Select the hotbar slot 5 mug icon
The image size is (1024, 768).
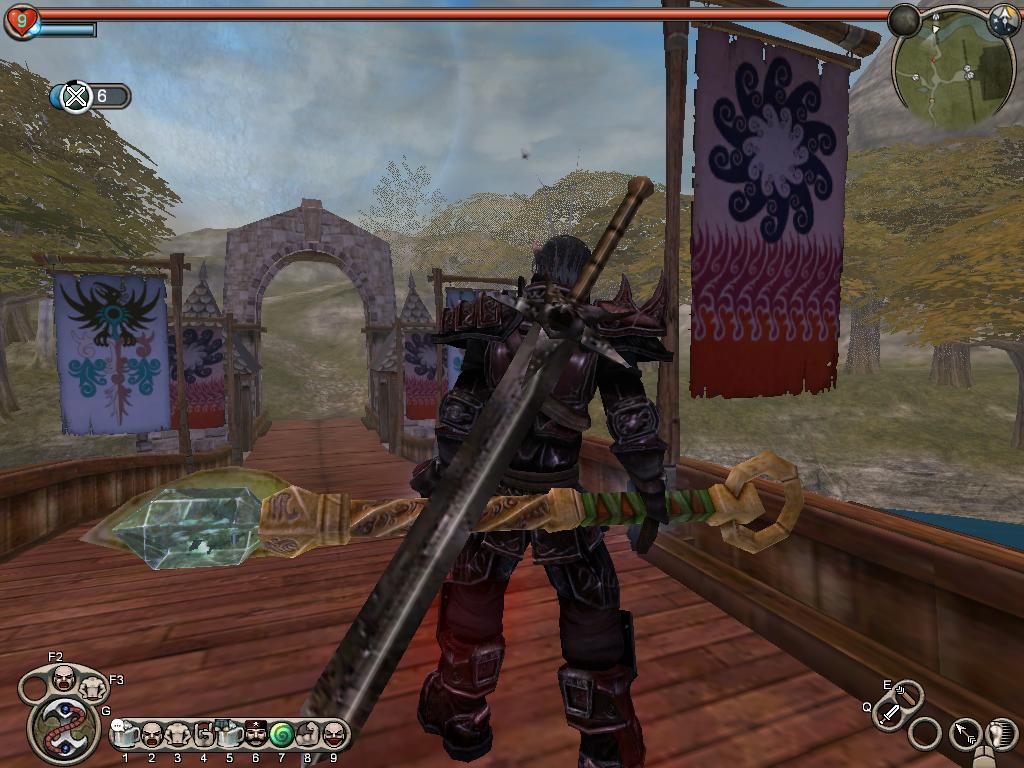click(x=229, y=735)
